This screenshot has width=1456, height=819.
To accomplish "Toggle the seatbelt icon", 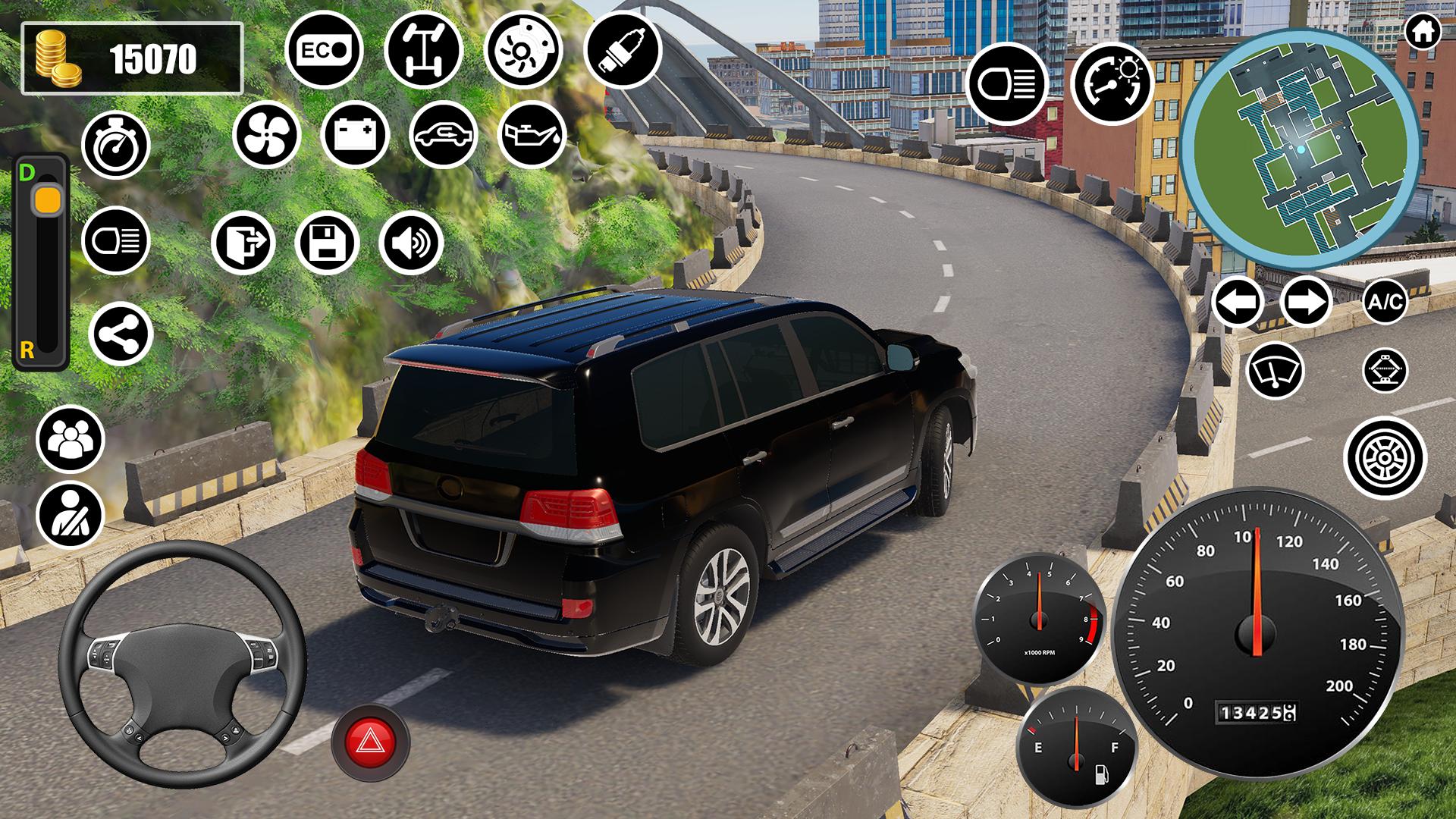I will pyautogui.click(x=70, y=514).
